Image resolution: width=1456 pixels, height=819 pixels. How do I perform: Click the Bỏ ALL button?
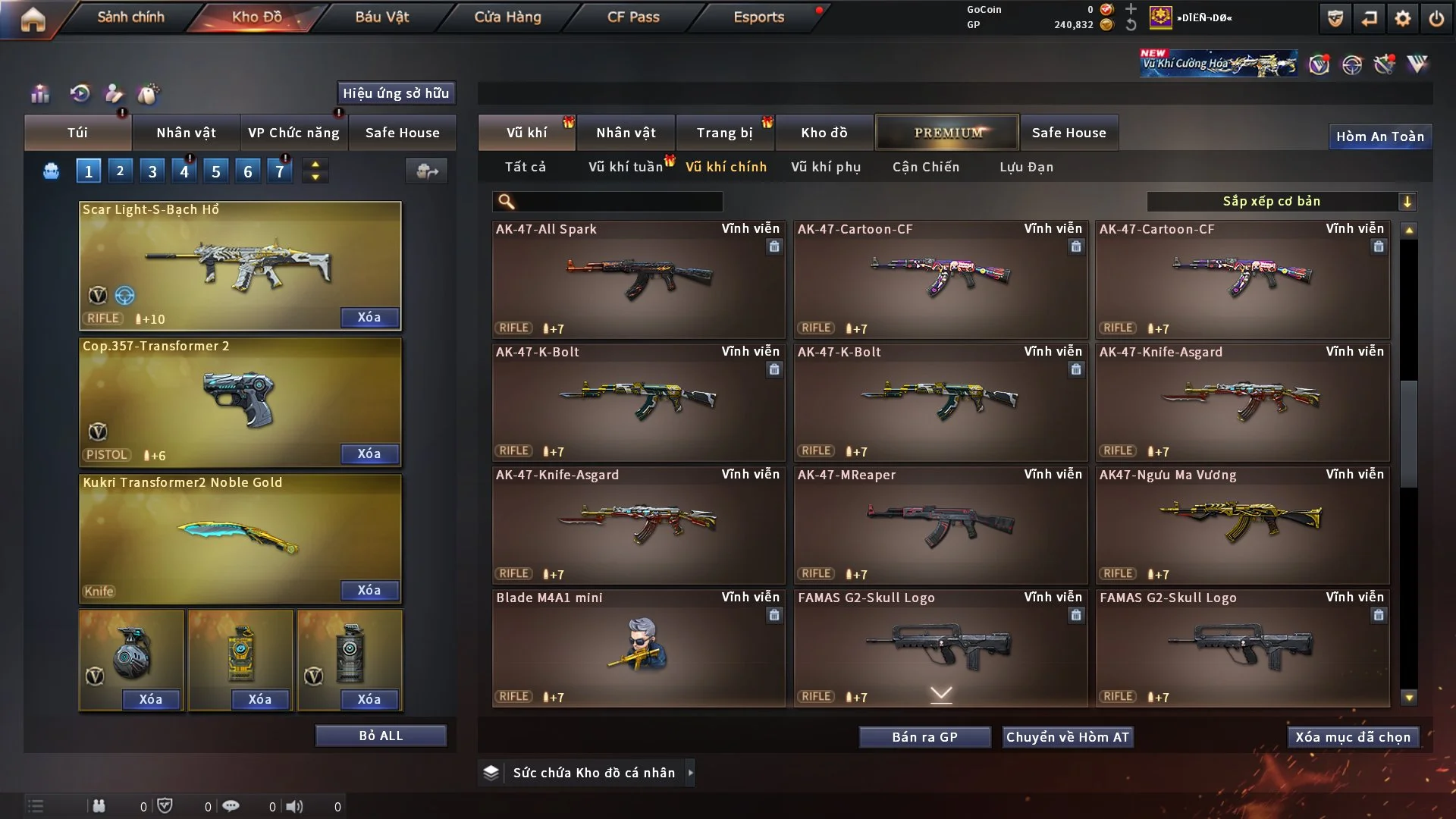381,736
